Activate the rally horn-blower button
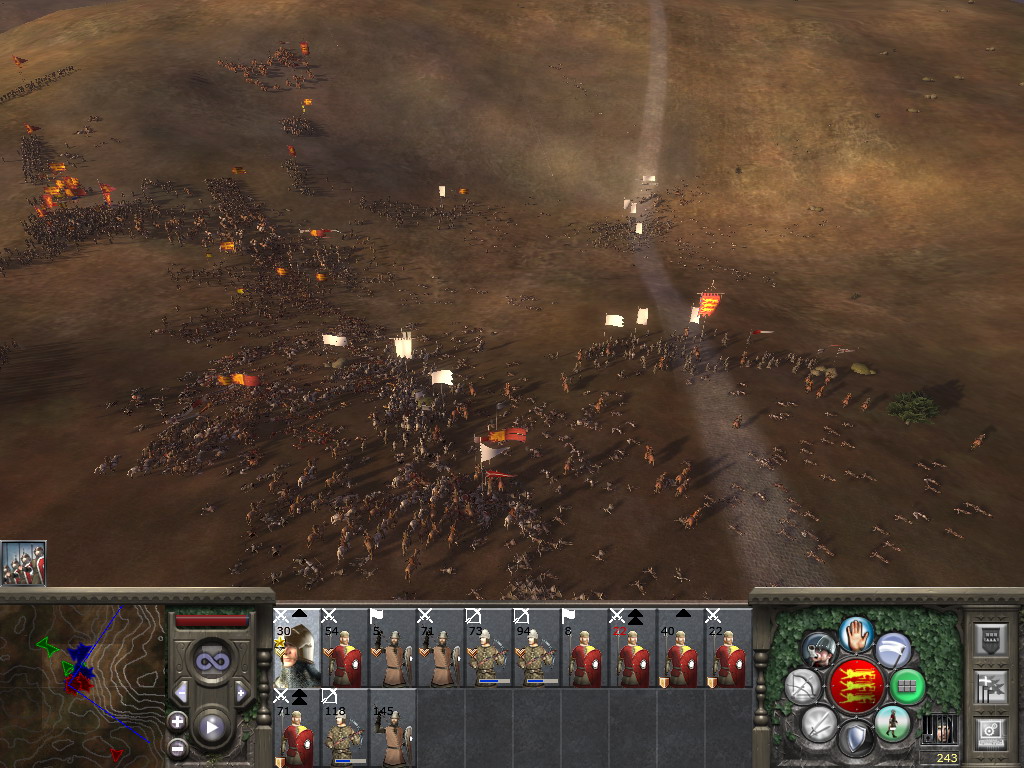Viewport: 1024px width, 768px height. (x=819, y=649)
